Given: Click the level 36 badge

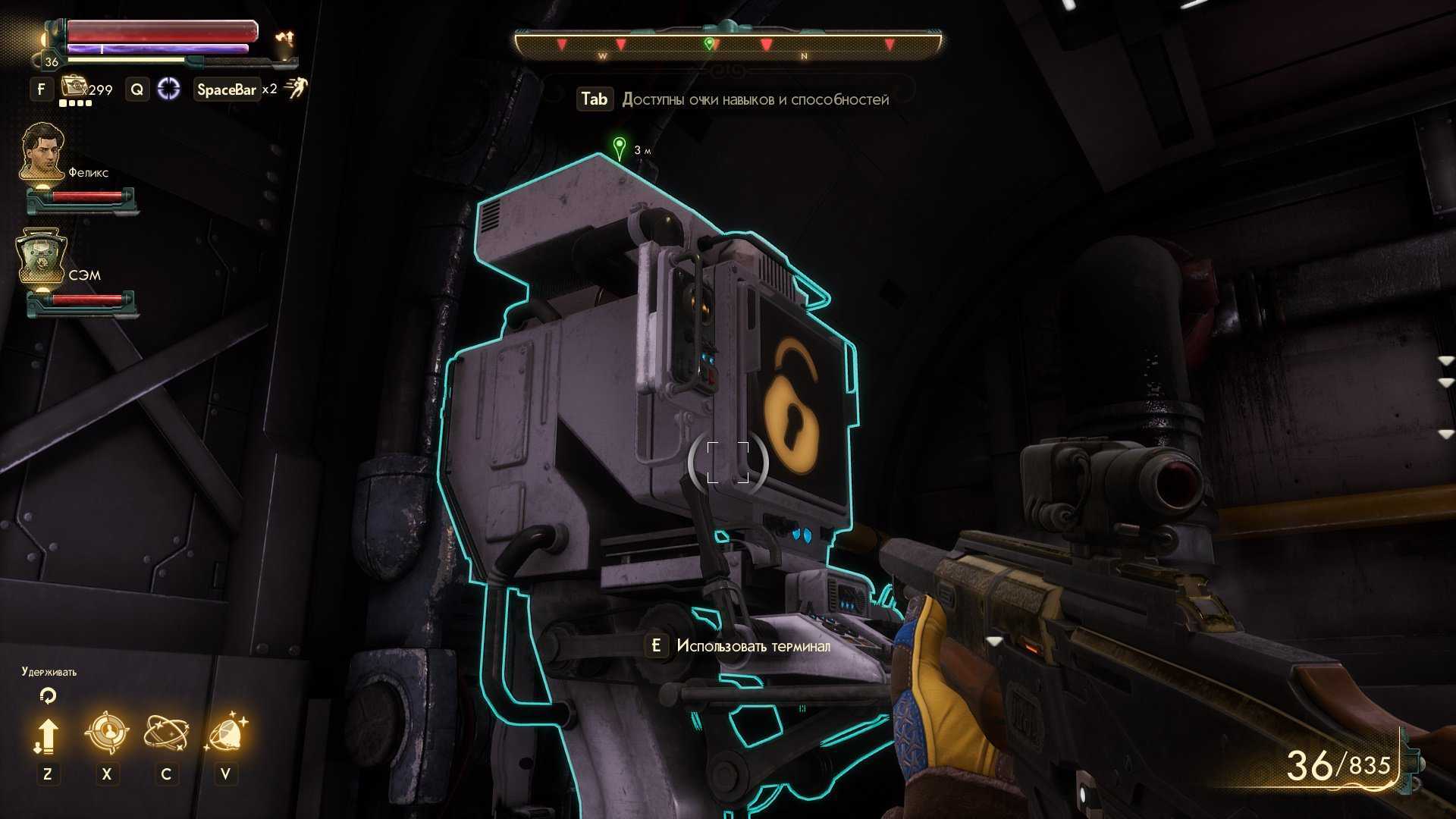Looking at the screenshot, I should coord(51,62).
